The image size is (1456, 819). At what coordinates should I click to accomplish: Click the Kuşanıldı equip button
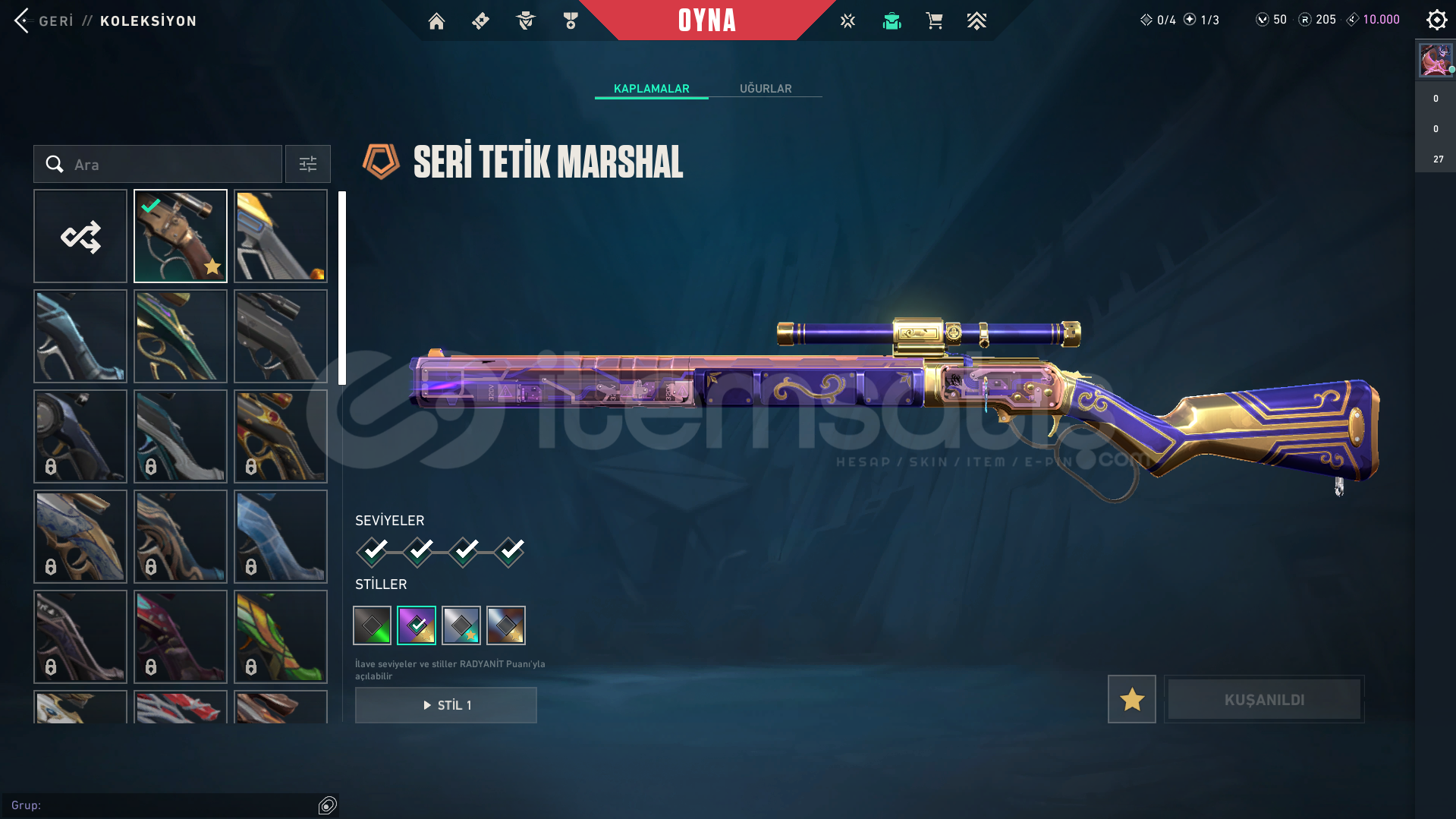click(x=1264, y=699)
